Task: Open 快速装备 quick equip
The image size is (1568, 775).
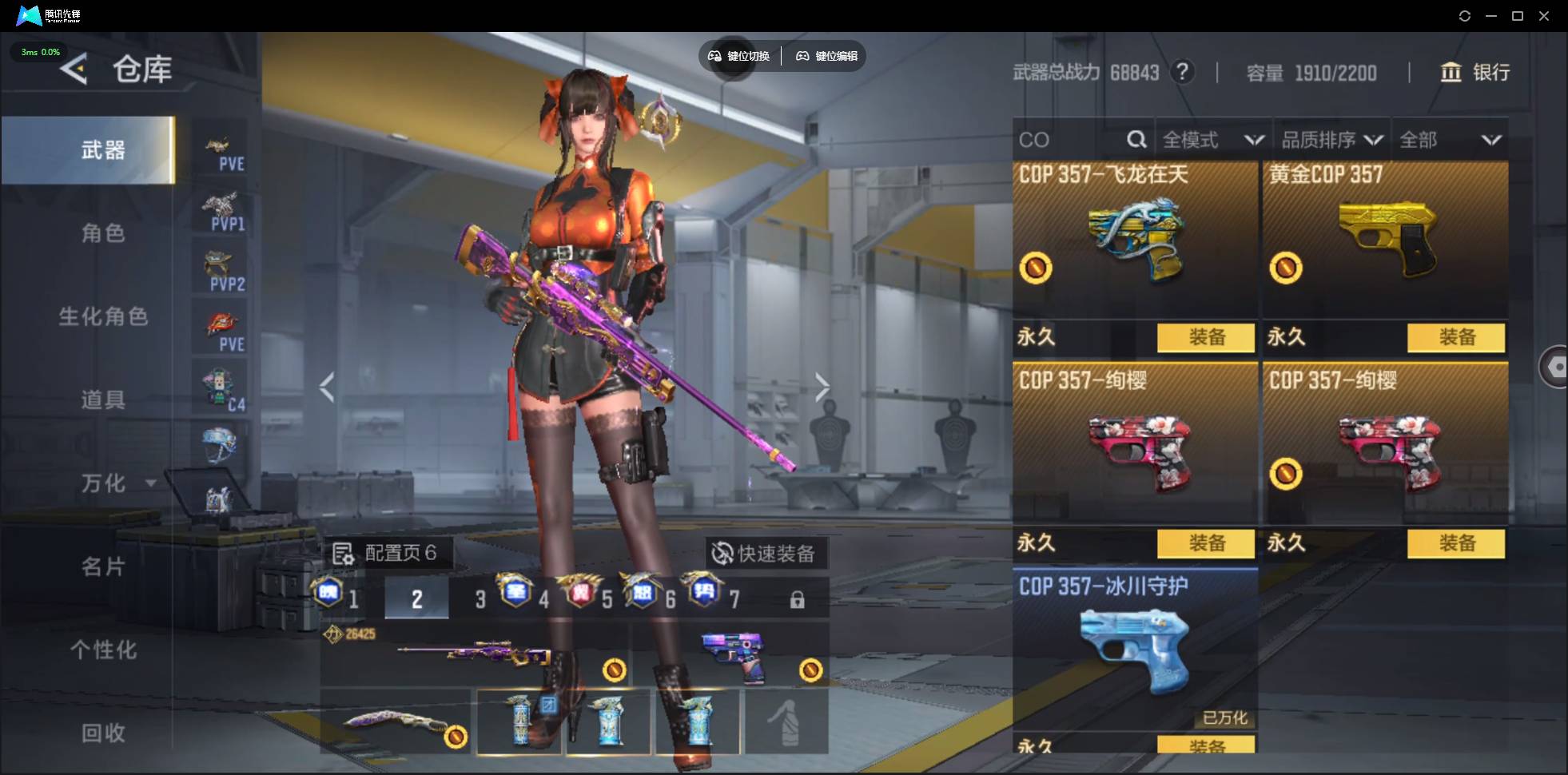Action: point(764,553)
